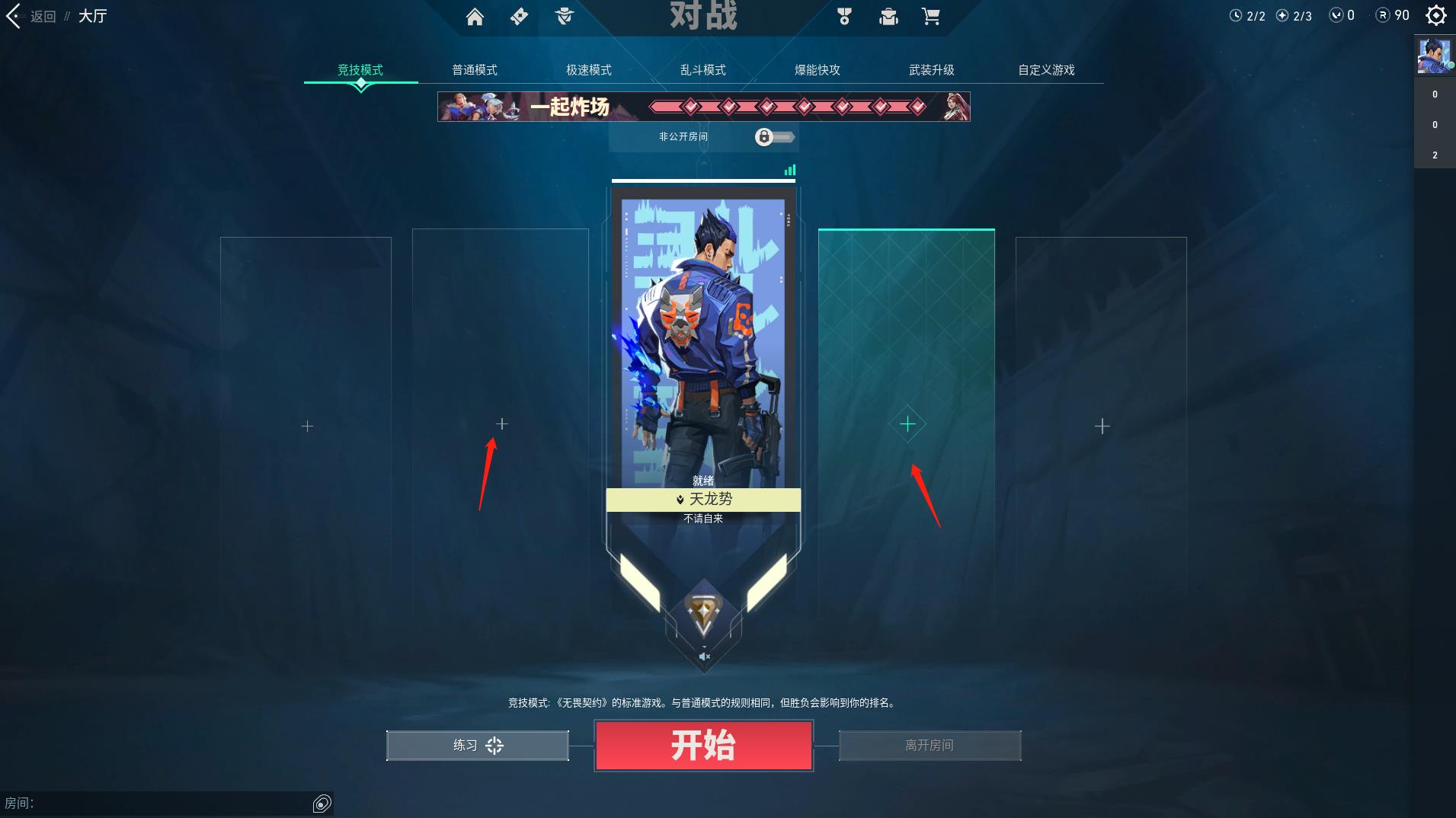This screenshot has height=818, width=1456.
Task: Toggle voice input icon in the 房间 field
Action: (322, 803)
